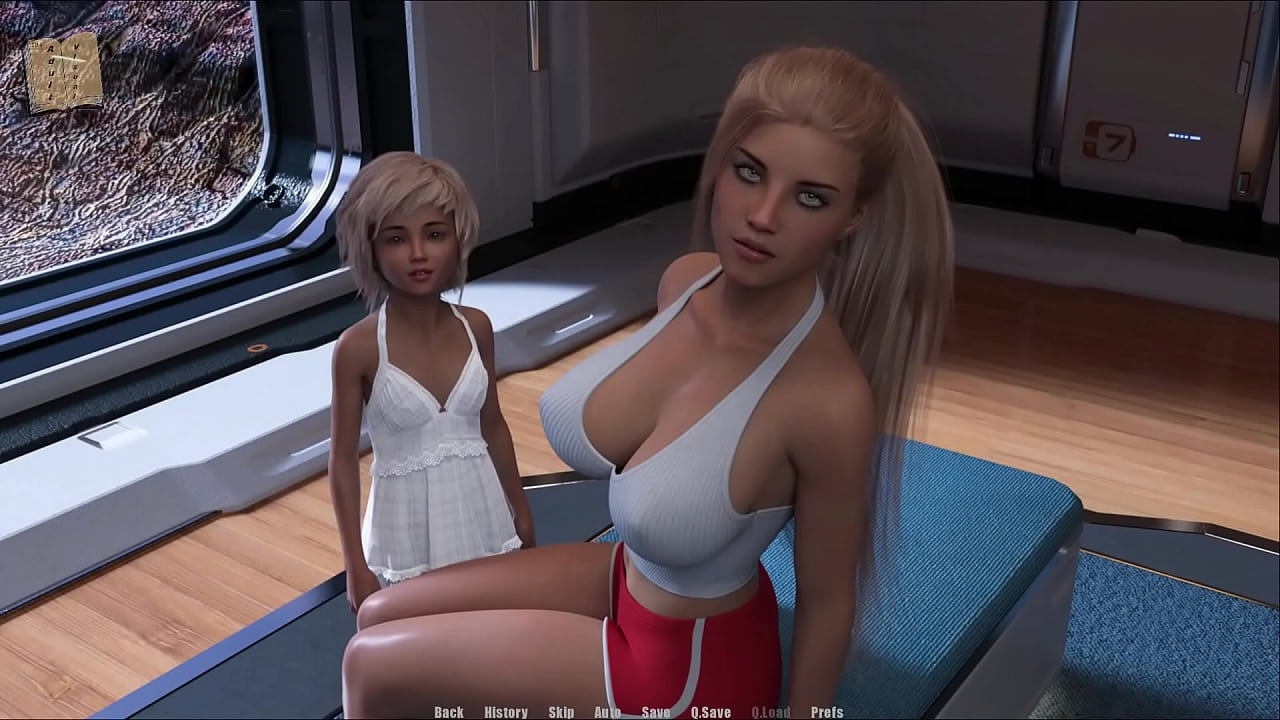Quick save with Q.Save
1280x720 pixels.
(711, 712)
